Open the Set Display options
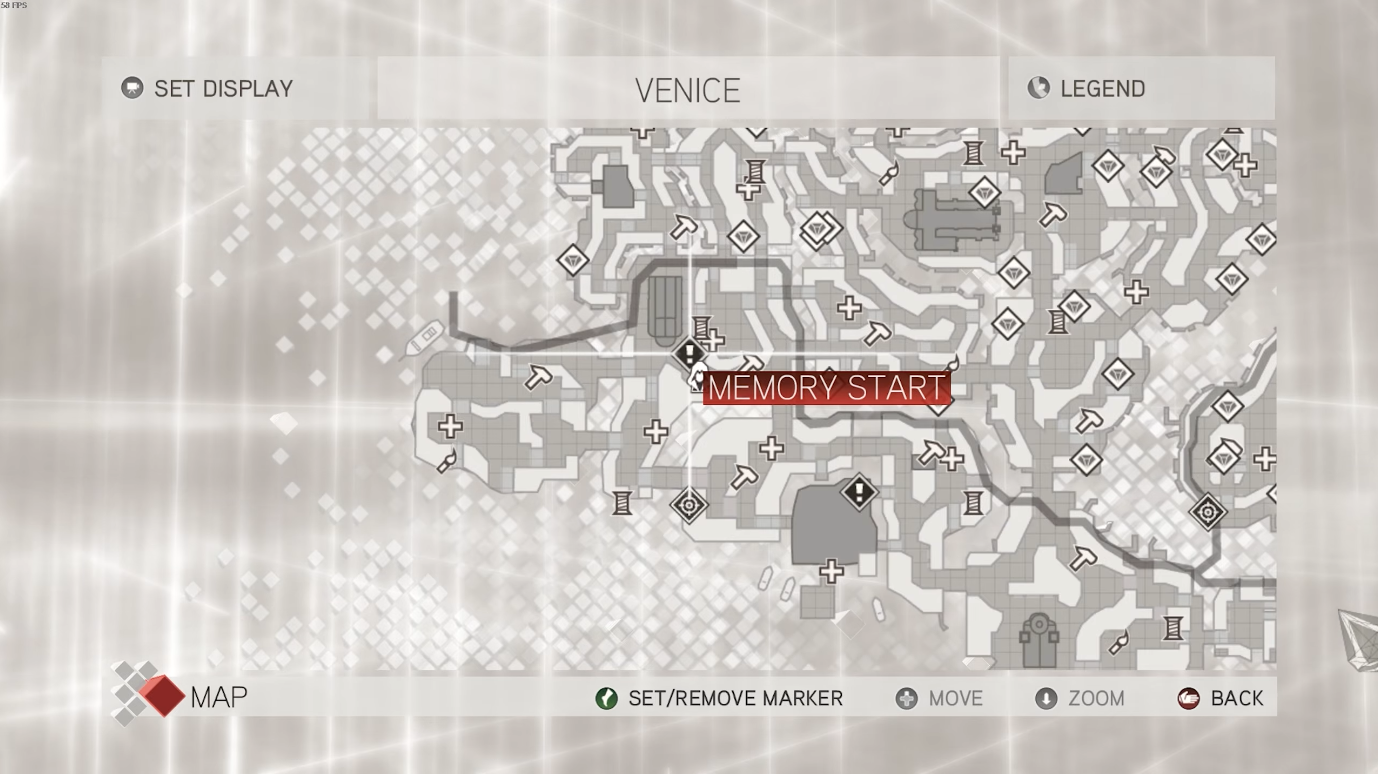Screen dimensions: 1378x774 coord(208,88)
